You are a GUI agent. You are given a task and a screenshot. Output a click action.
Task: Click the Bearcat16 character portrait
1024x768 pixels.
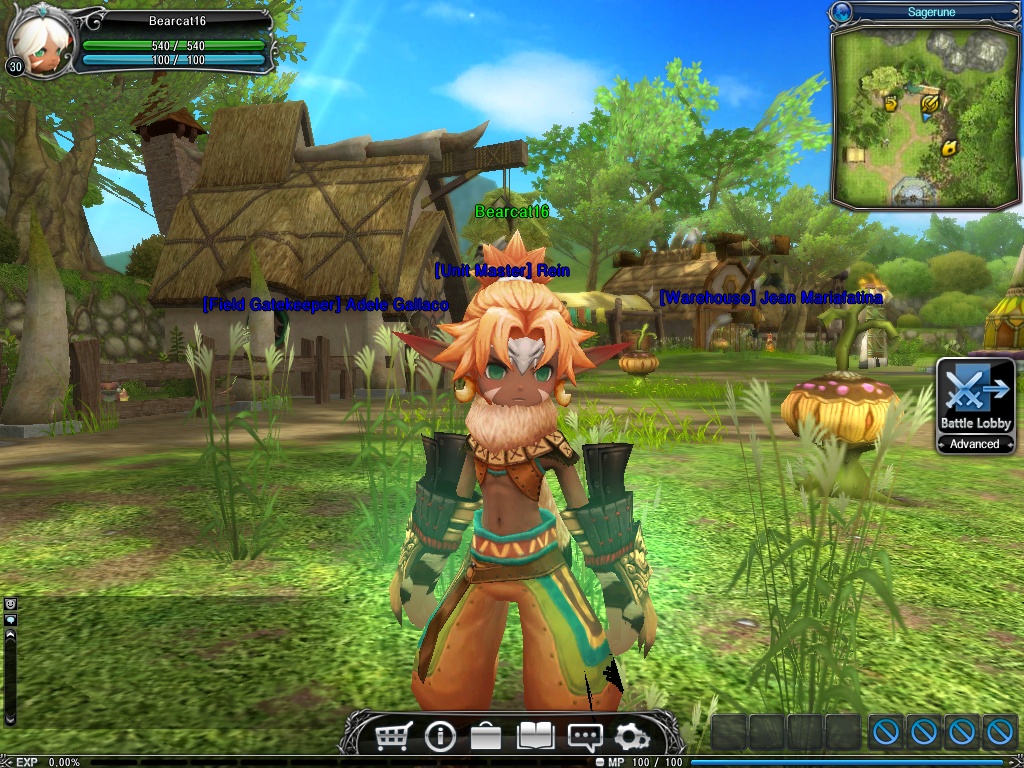(x=36, y=40)
